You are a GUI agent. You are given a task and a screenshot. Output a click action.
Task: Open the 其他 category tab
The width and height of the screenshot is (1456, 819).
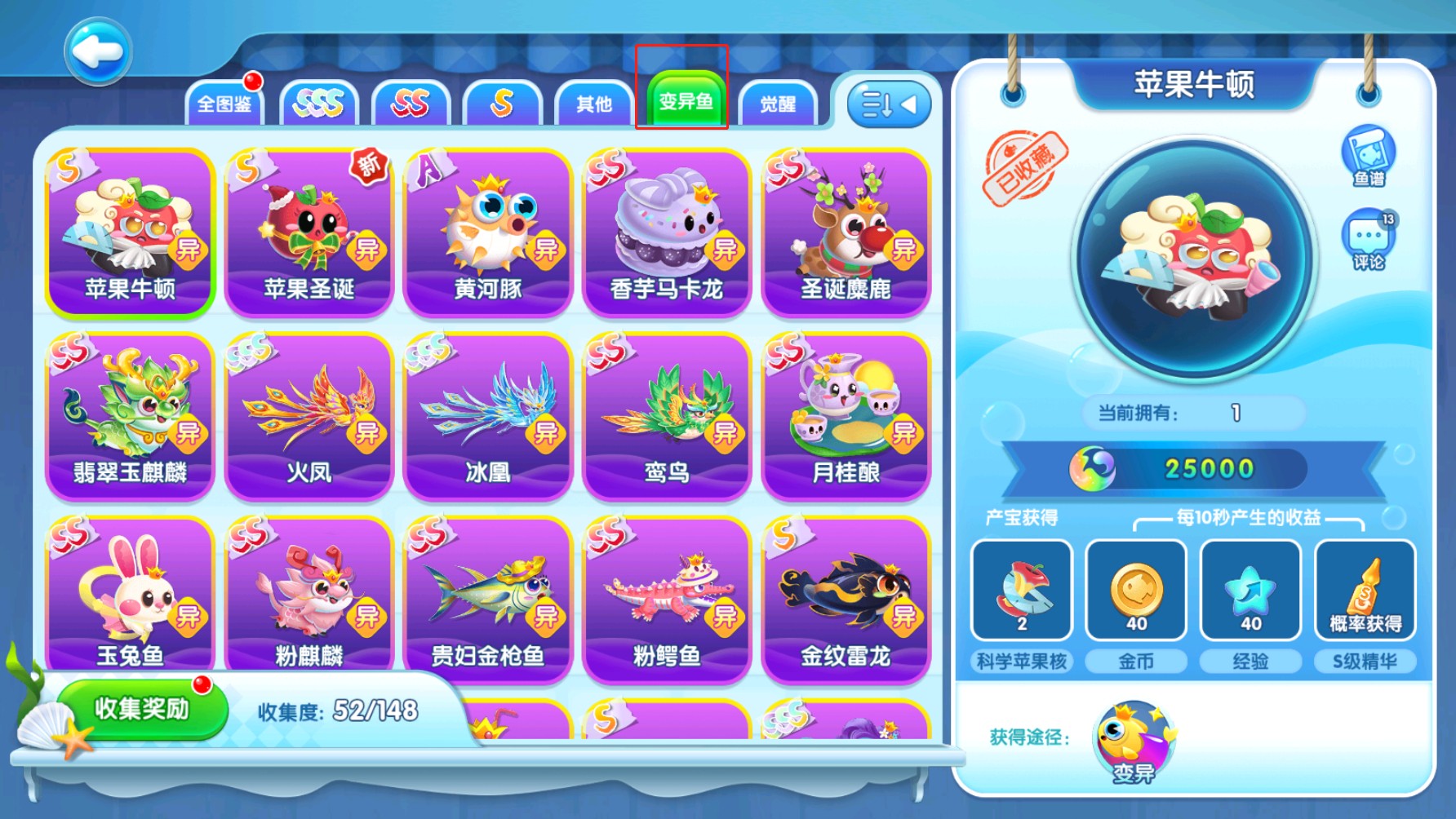tap(593, 104)
